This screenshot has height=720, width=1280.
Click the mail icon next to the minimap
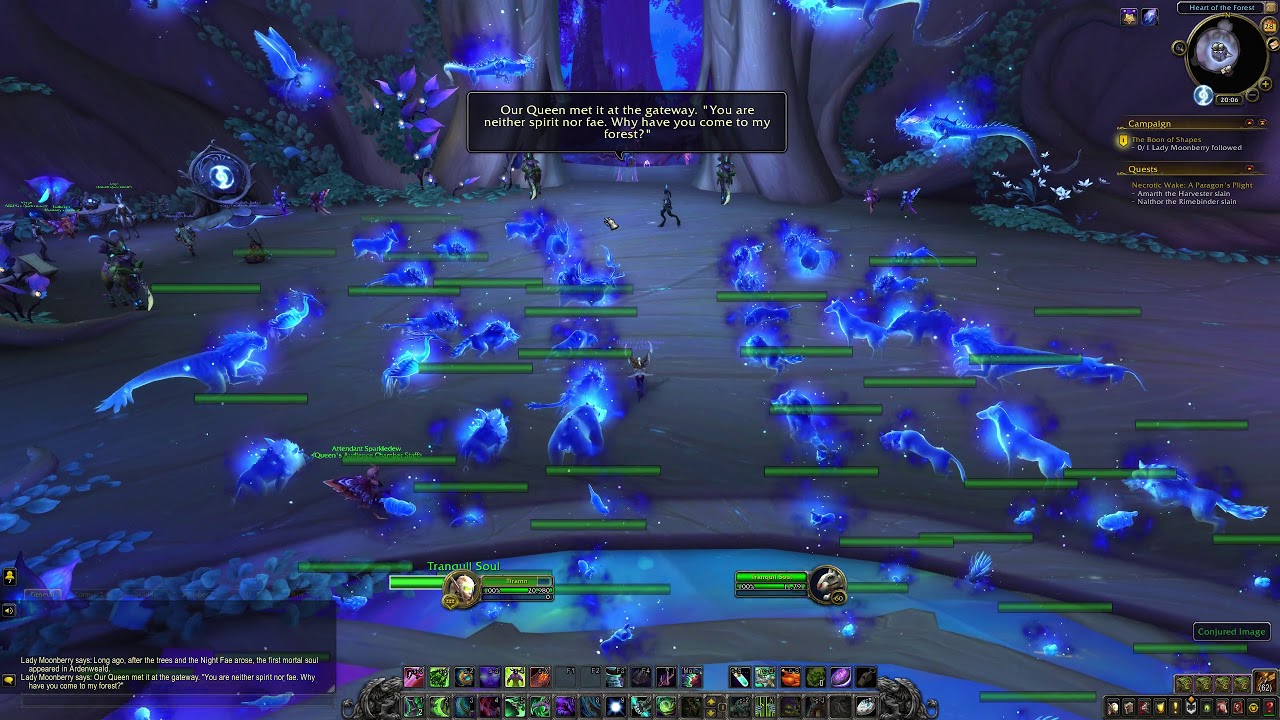coord(1273,45)
